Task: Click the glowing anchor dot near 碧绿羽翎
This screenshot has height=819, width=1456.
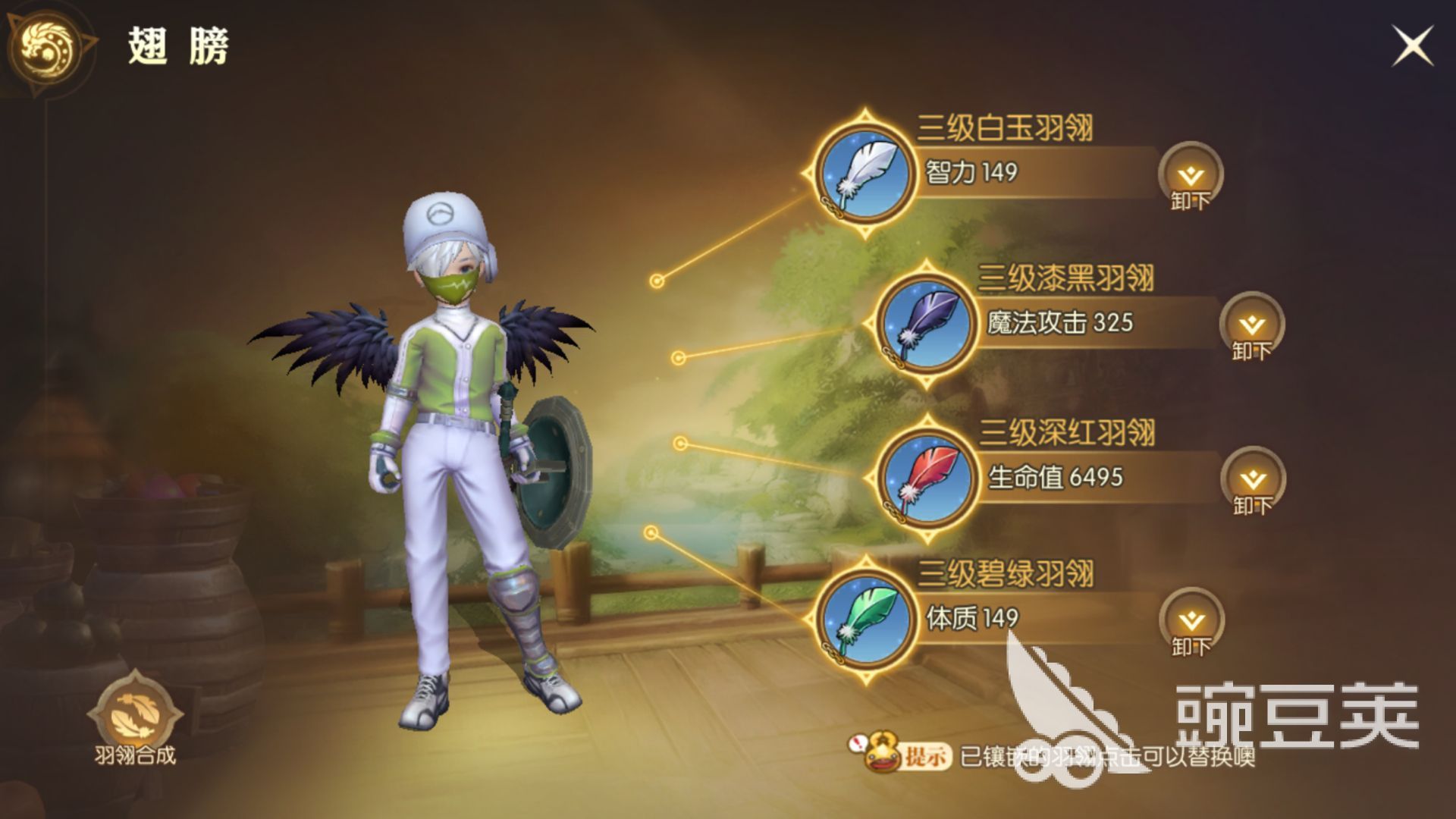Action: [651, 533]
